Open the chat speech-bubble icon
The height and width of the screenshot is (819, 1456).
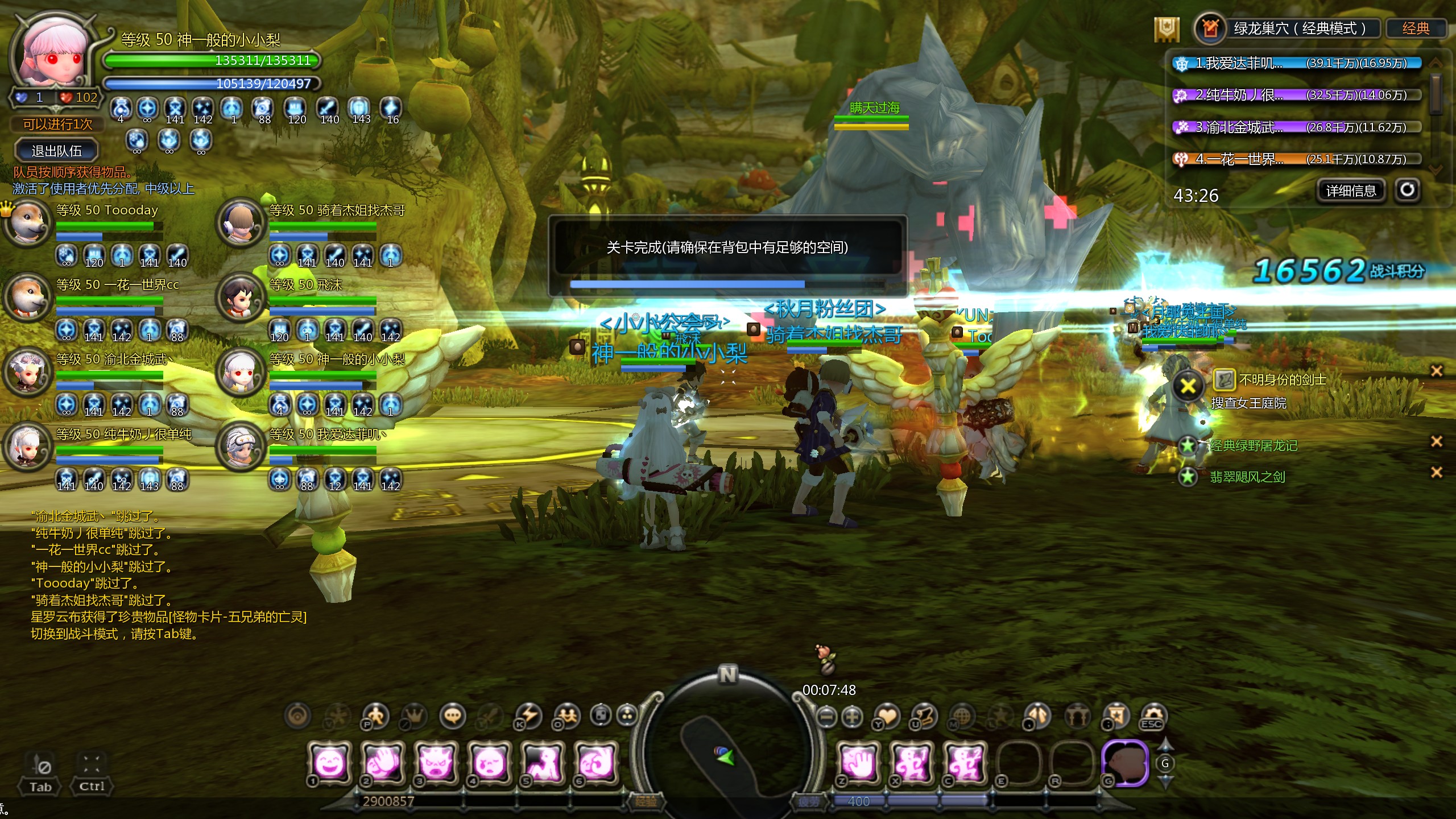(x=453, y=716)
